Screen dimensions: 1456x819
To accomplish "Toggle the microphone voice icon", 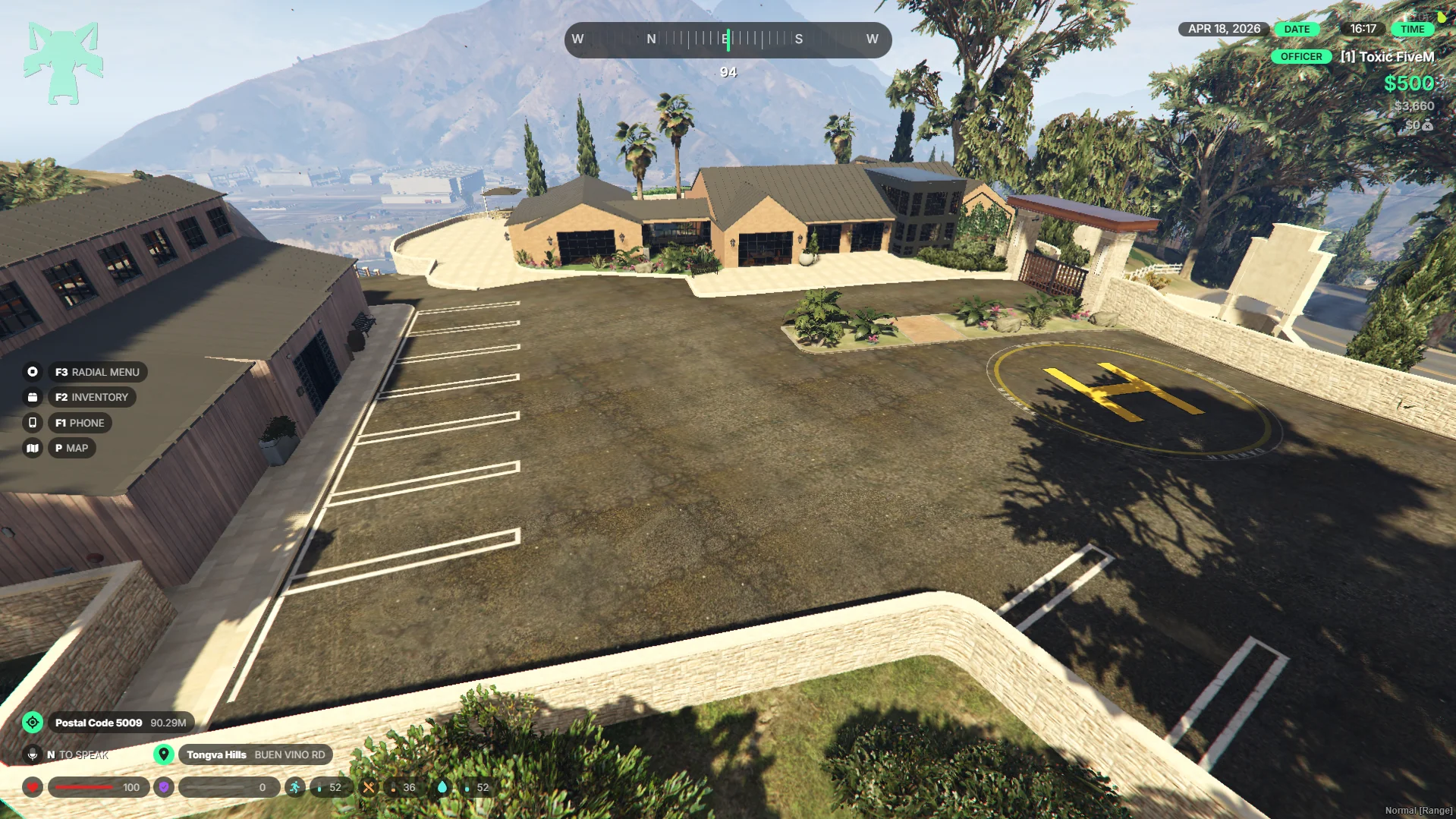I will (33, 754).
